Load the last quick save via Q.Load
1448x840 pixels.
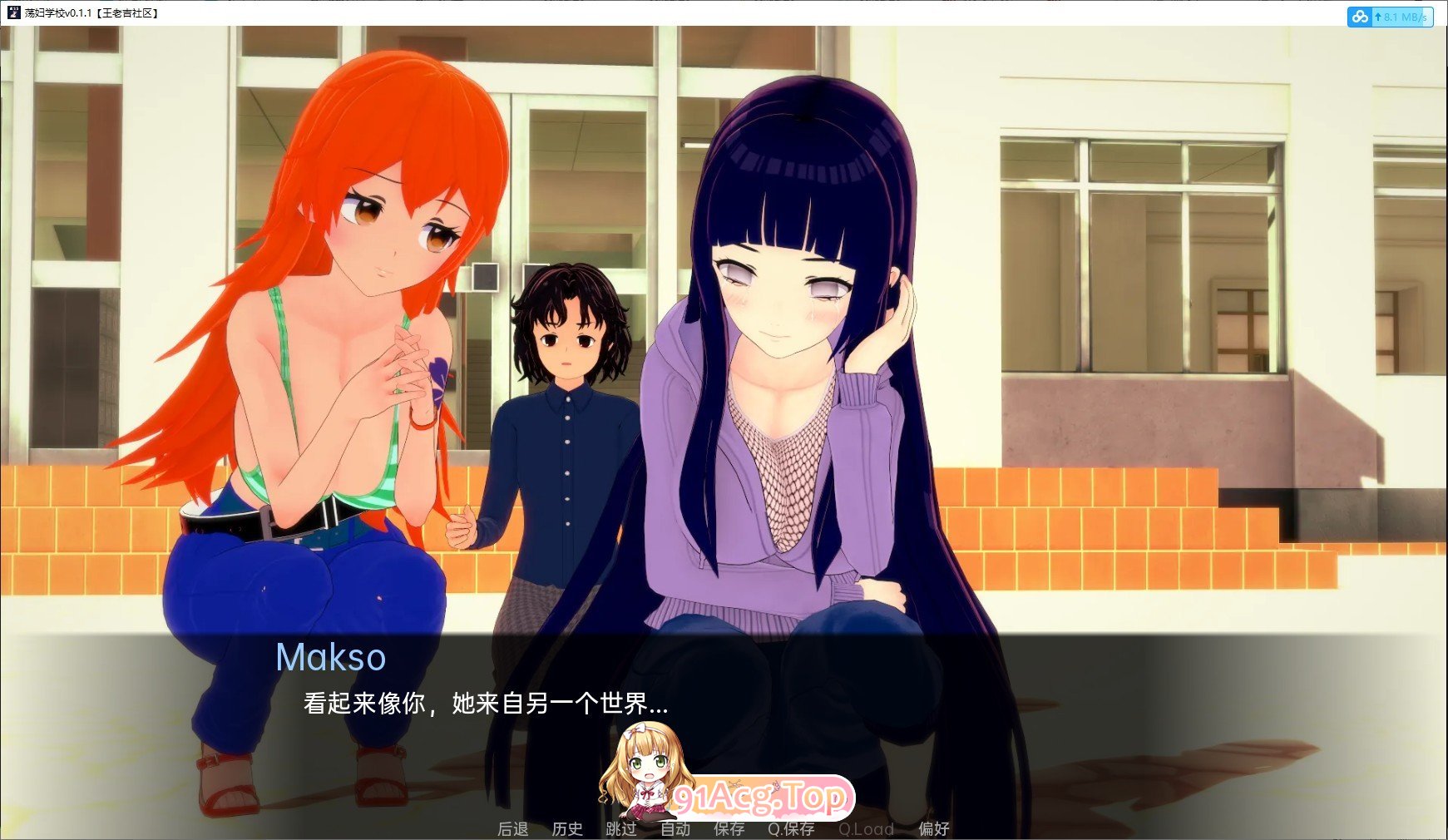[x=867, y=829]
